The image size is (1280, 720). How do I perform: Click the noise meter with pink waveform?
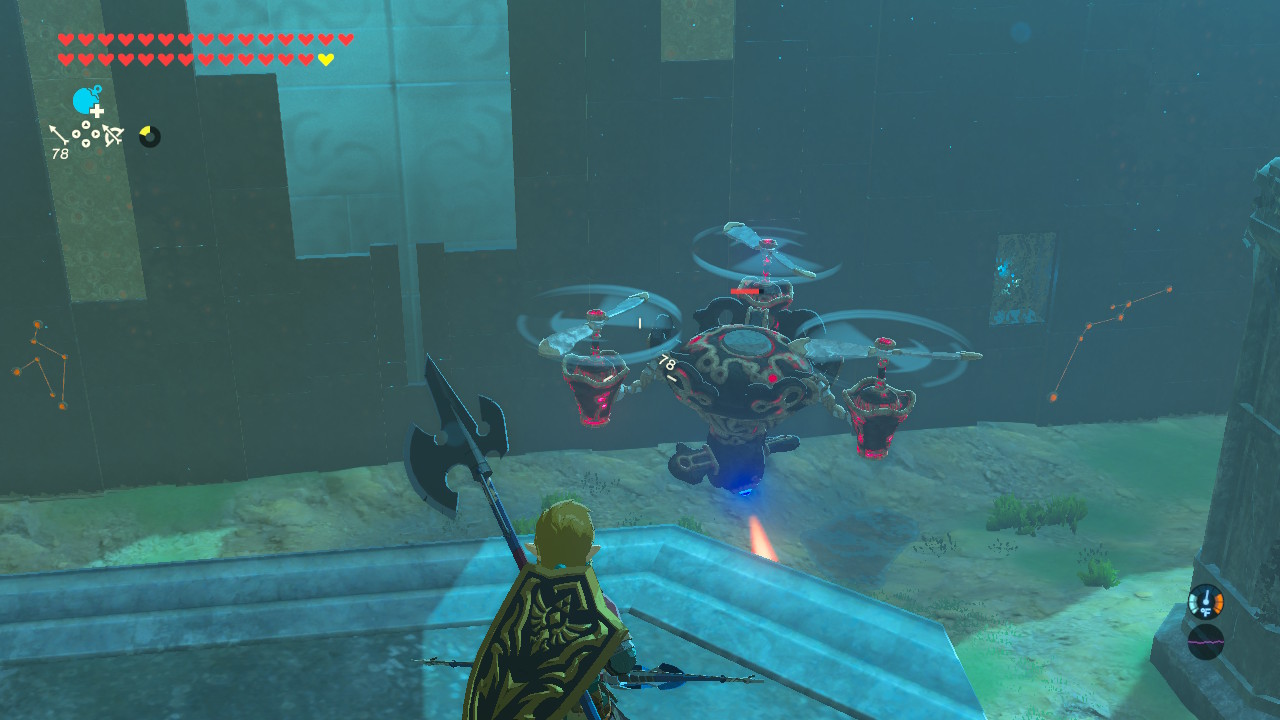pos(1206,641)
